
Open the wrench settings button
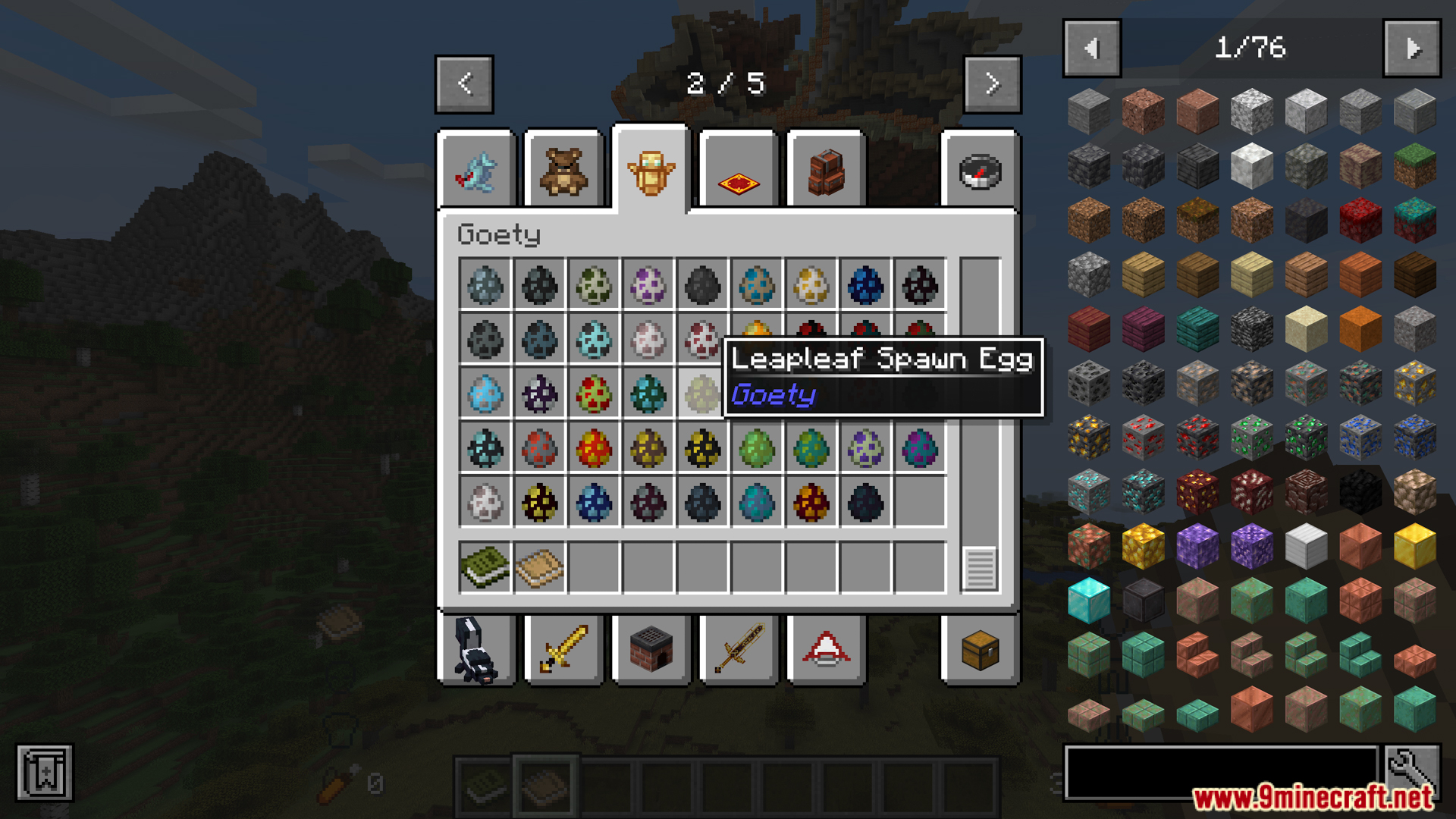(x=1412, y=772)
